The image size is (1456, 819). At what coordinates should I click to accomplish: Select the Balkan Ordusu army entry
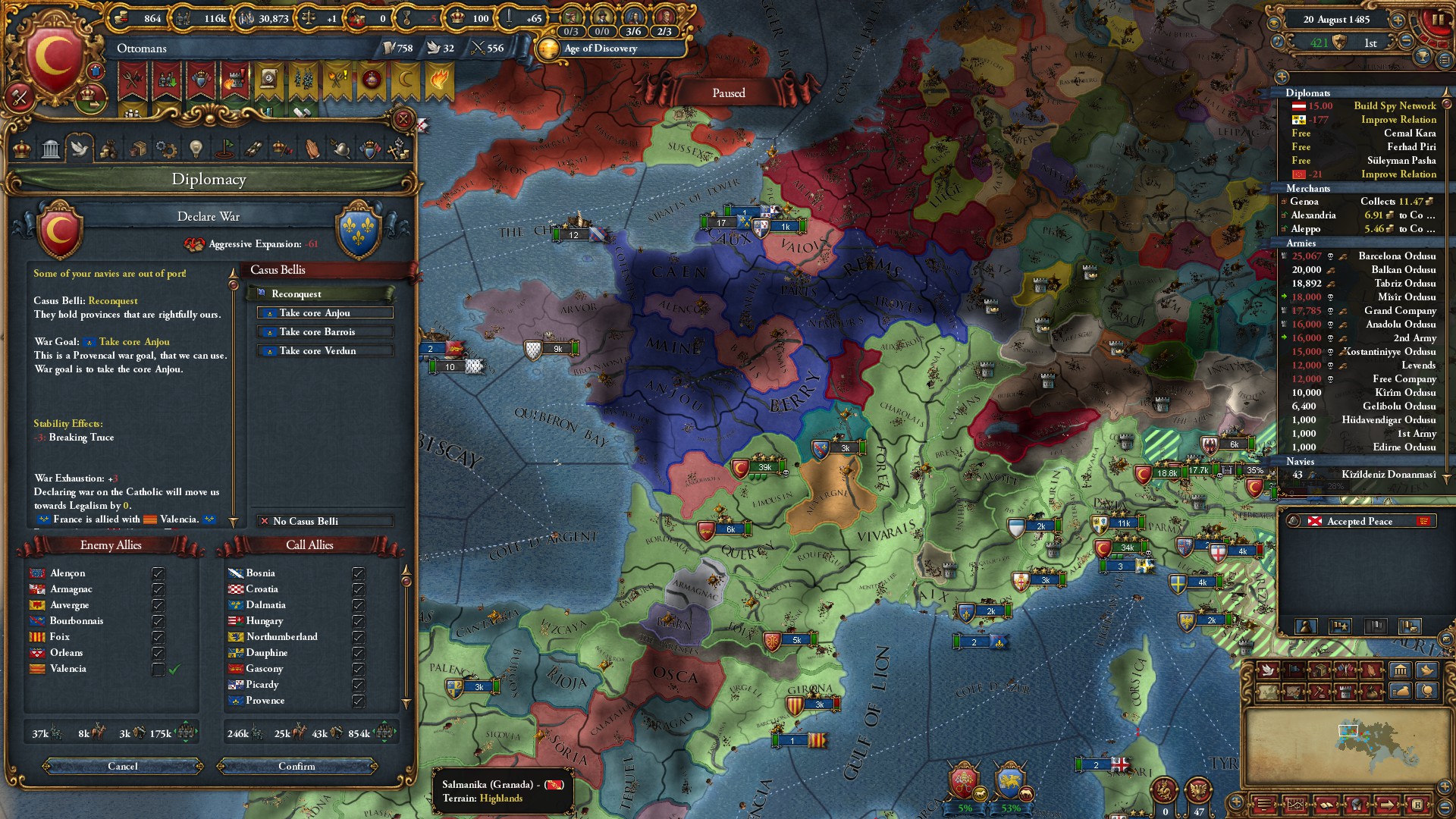click(1403, 269)
